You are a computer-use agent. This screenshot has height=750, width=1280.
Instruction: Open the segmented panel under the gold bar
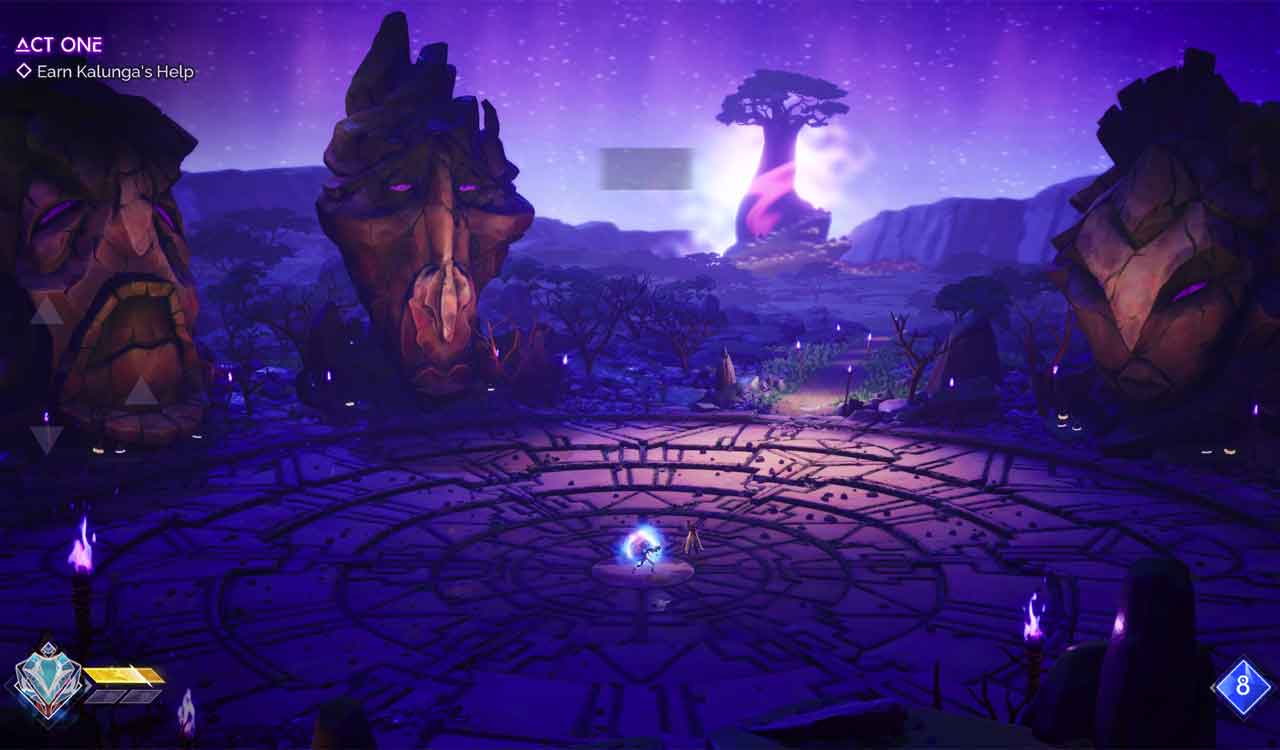coord(123,695)
